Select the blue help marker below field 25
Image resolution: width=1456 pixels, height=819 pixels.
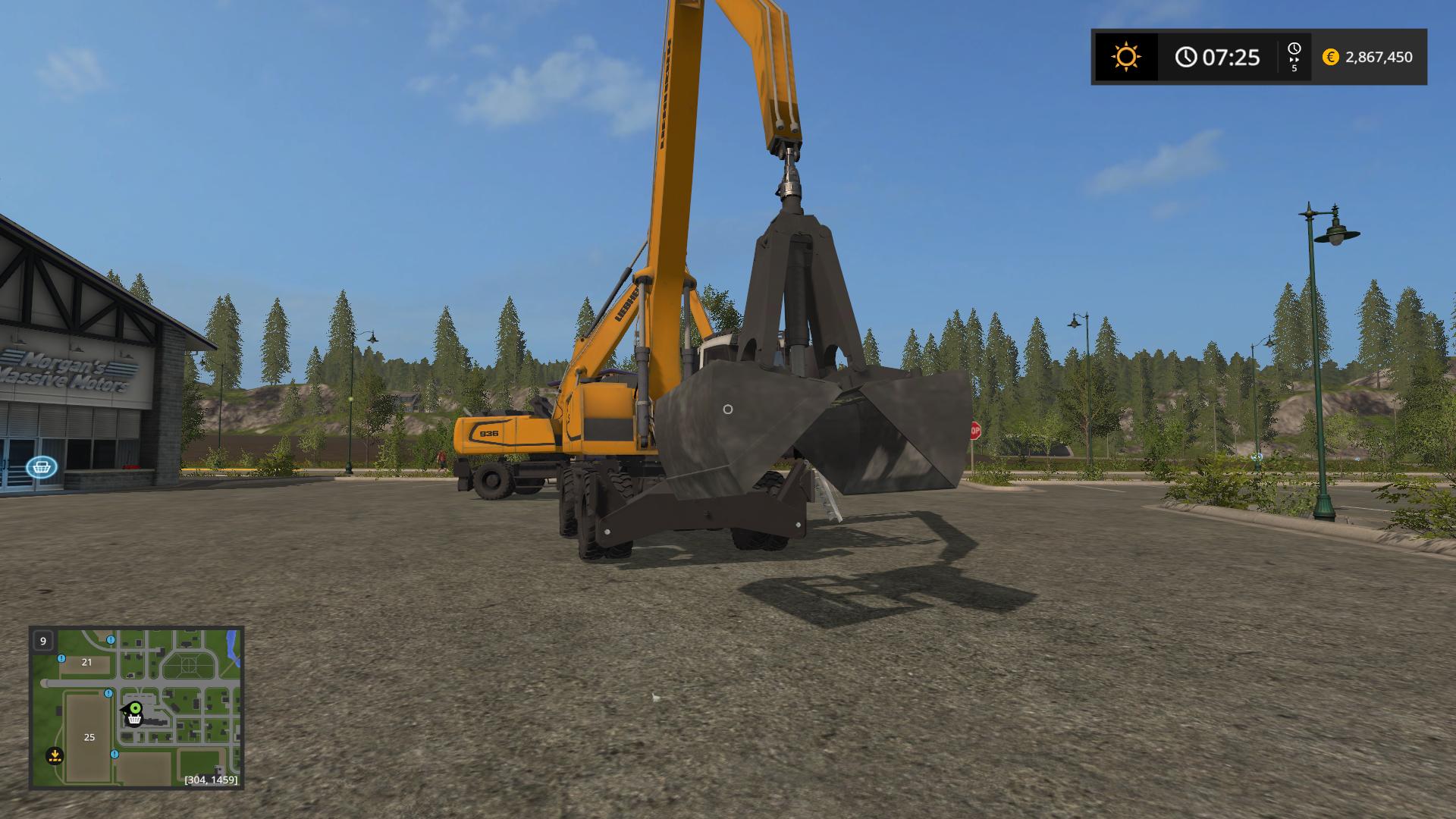pos(114,755)
